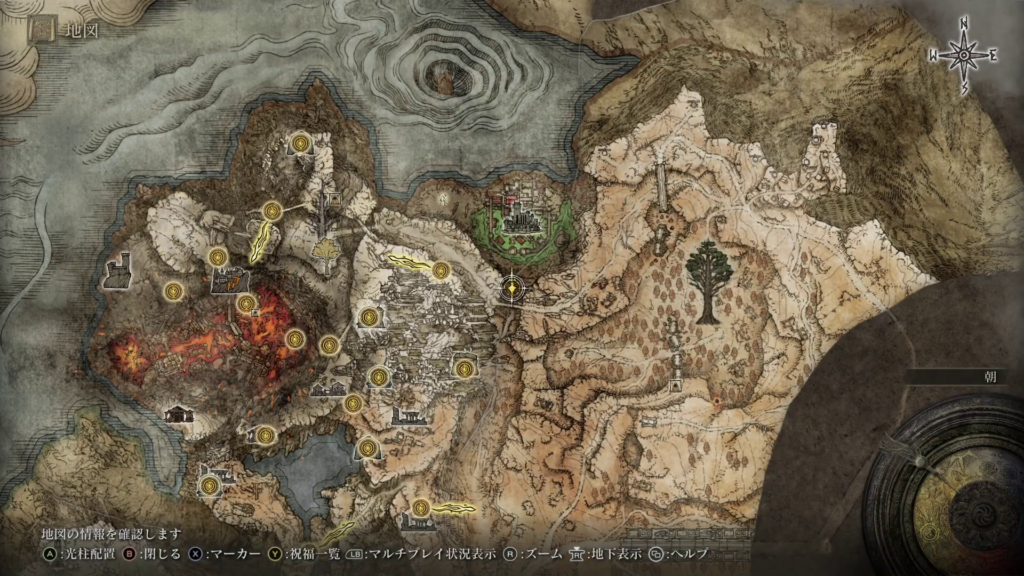Select the large dark Erdtree map icon
This screenshot has width=1024, height=576.
708,281
